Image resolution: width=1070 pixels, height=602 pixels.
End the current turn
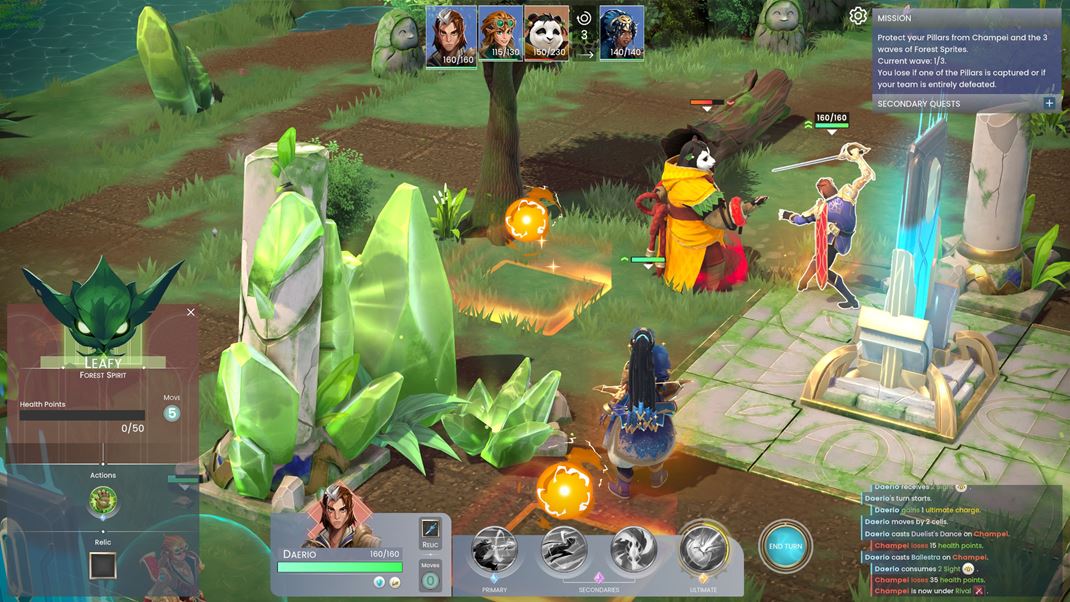tap(785, 546)
